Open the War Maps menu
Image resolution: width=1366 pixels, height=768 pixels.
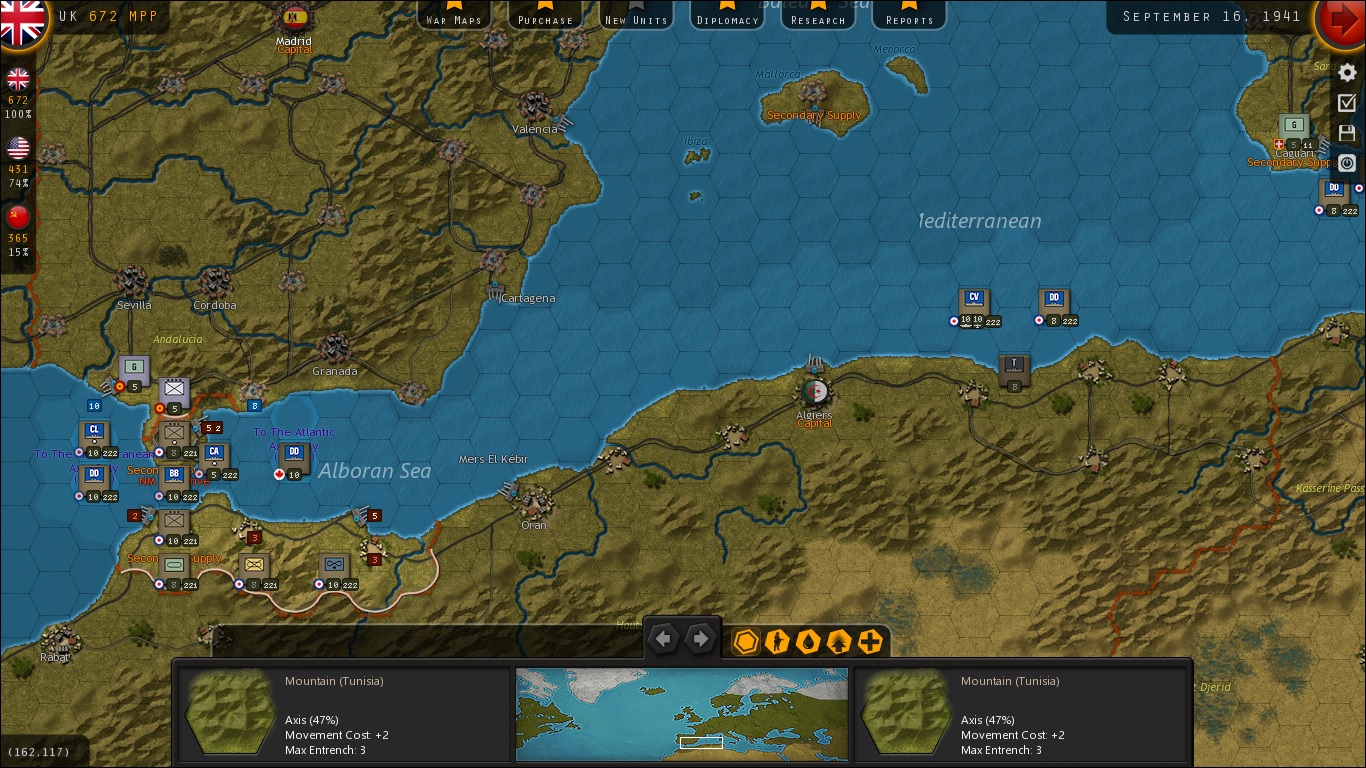(x=453, y=17)
